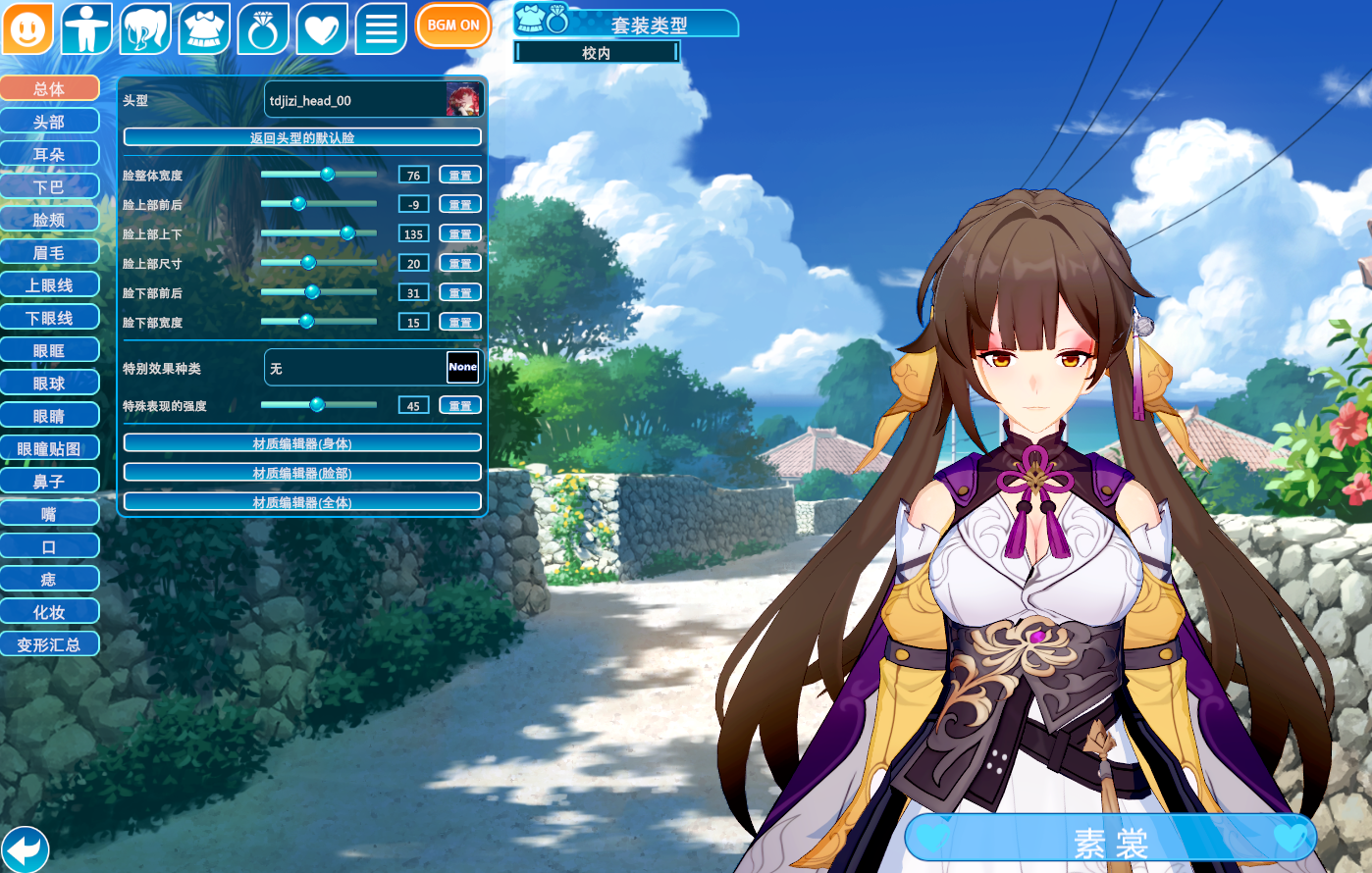
Task: Select the 耳朵 category tab
Action: click(x=49, y=154)
